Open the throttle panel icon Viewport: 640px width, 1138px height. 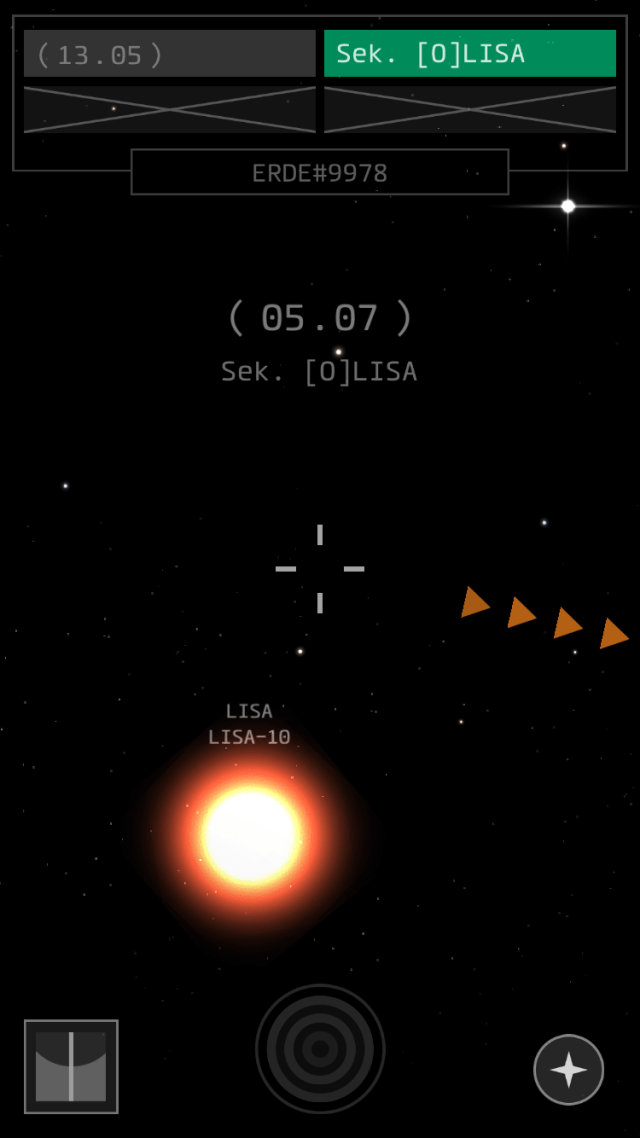71,1066
